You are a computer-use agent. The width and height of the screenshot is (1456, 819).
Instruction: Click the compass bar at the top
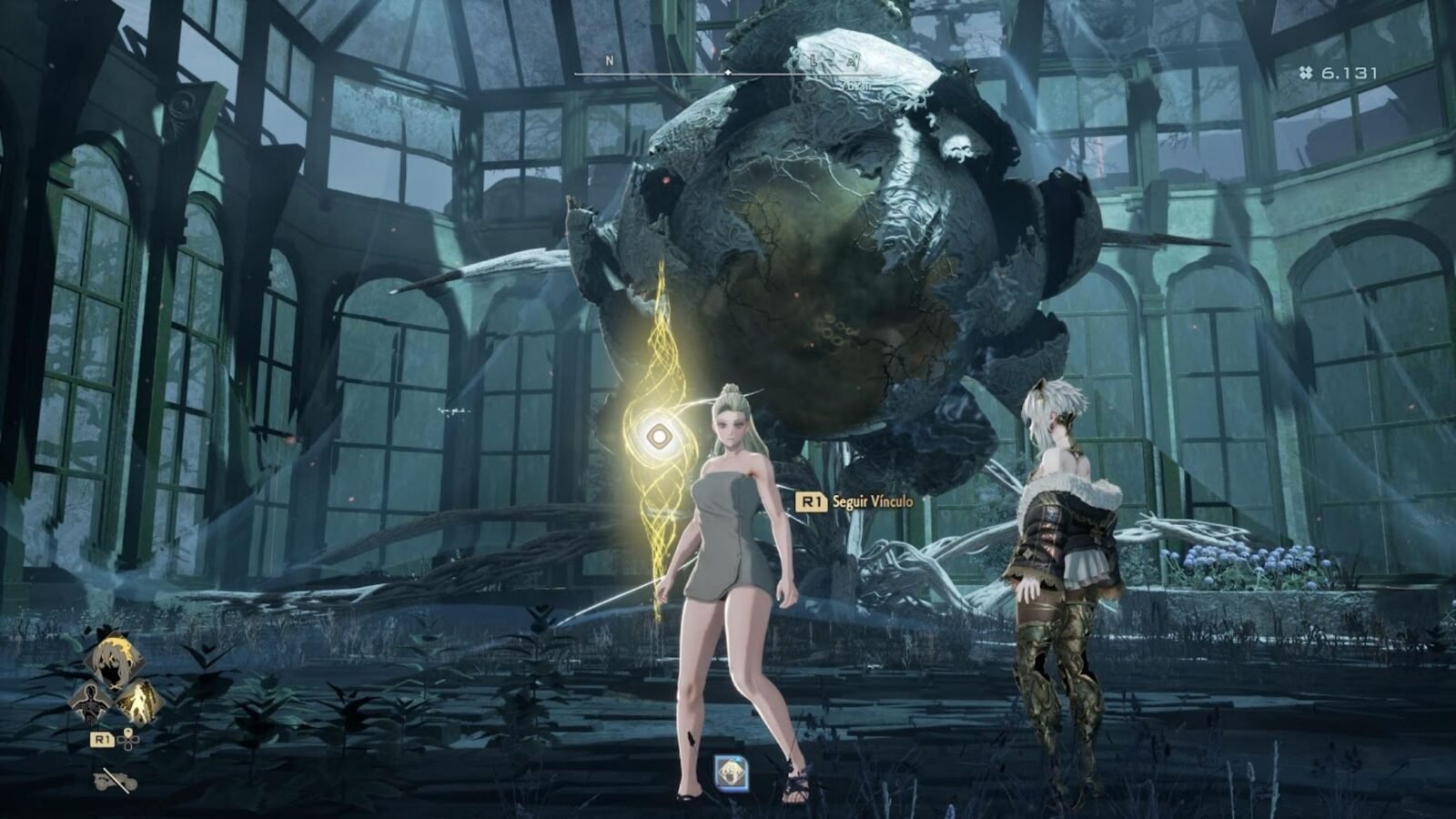pos(728,72)
